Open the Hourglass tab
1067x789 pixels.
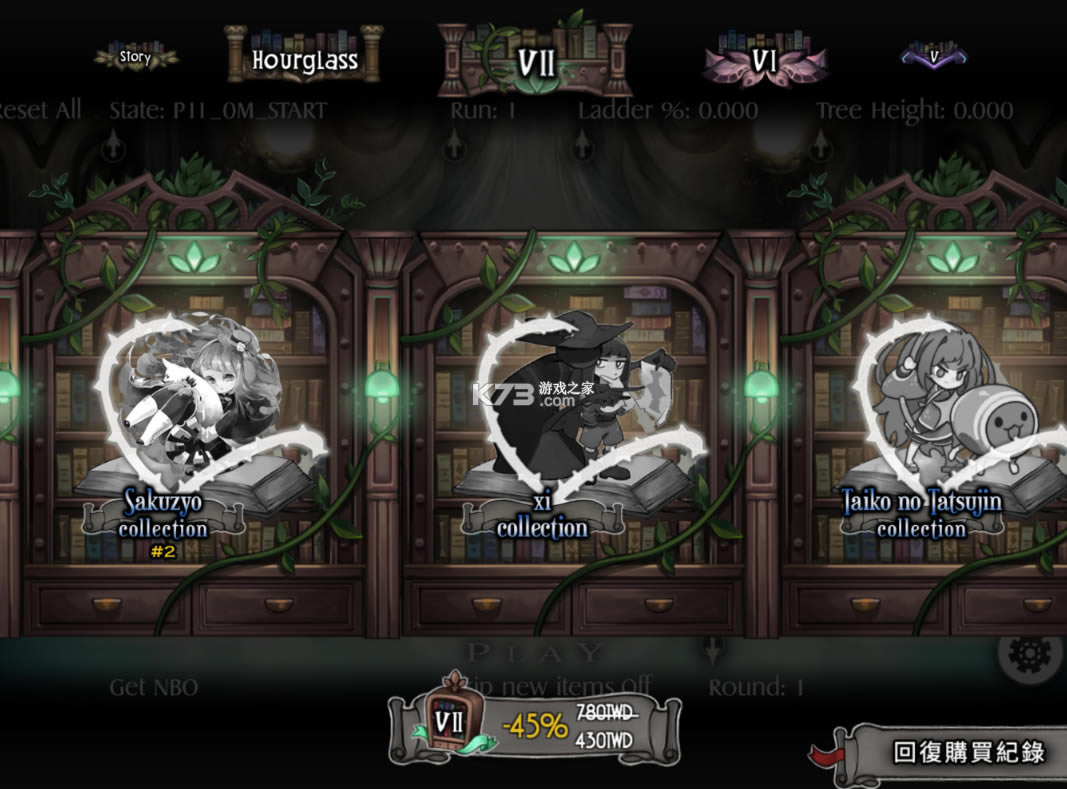point(304,59)
